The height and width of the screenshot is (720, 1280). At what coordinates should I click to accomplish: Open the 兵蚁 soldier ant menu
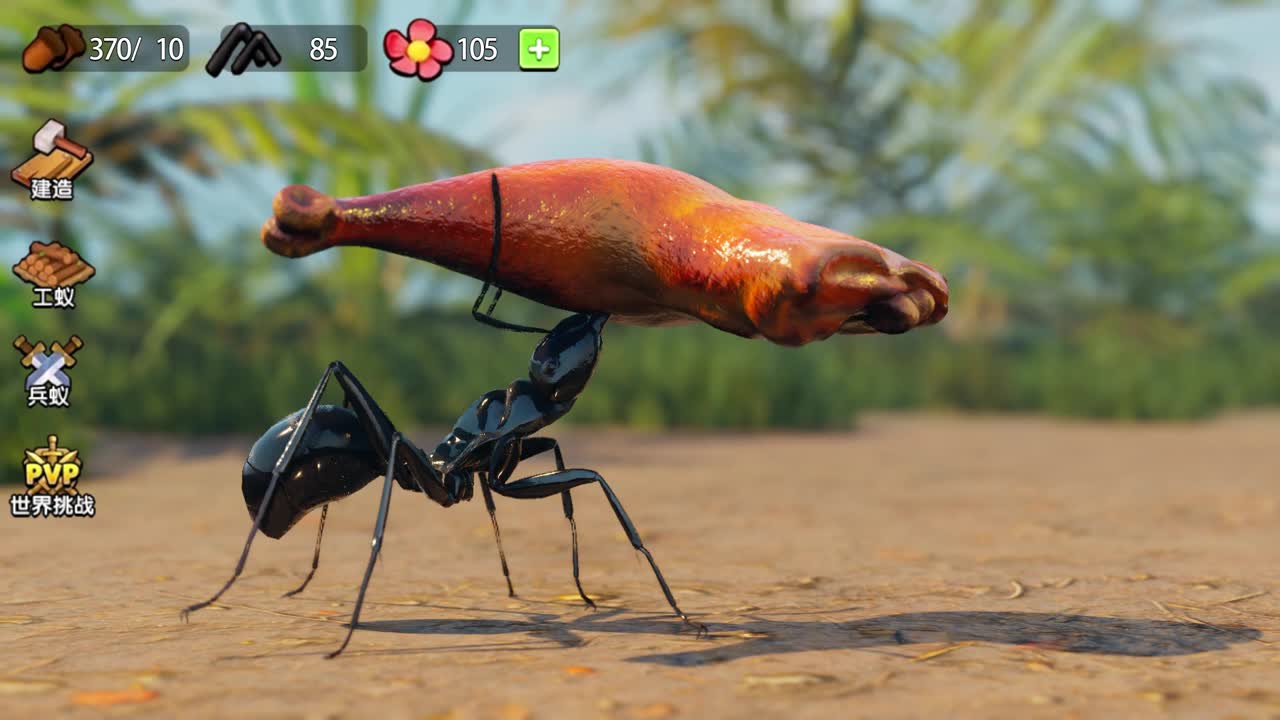pyautogui.click(x=48, y=370)
